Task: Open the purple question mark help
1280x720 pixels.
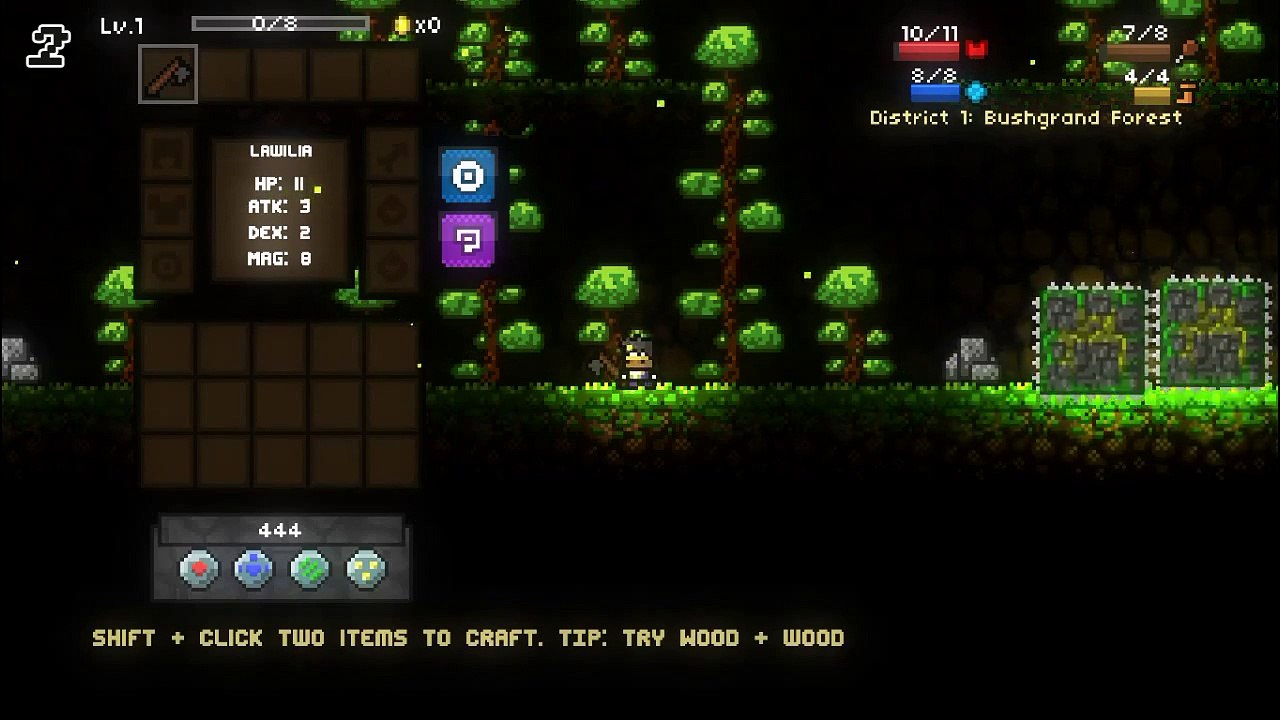Action: 467,240
